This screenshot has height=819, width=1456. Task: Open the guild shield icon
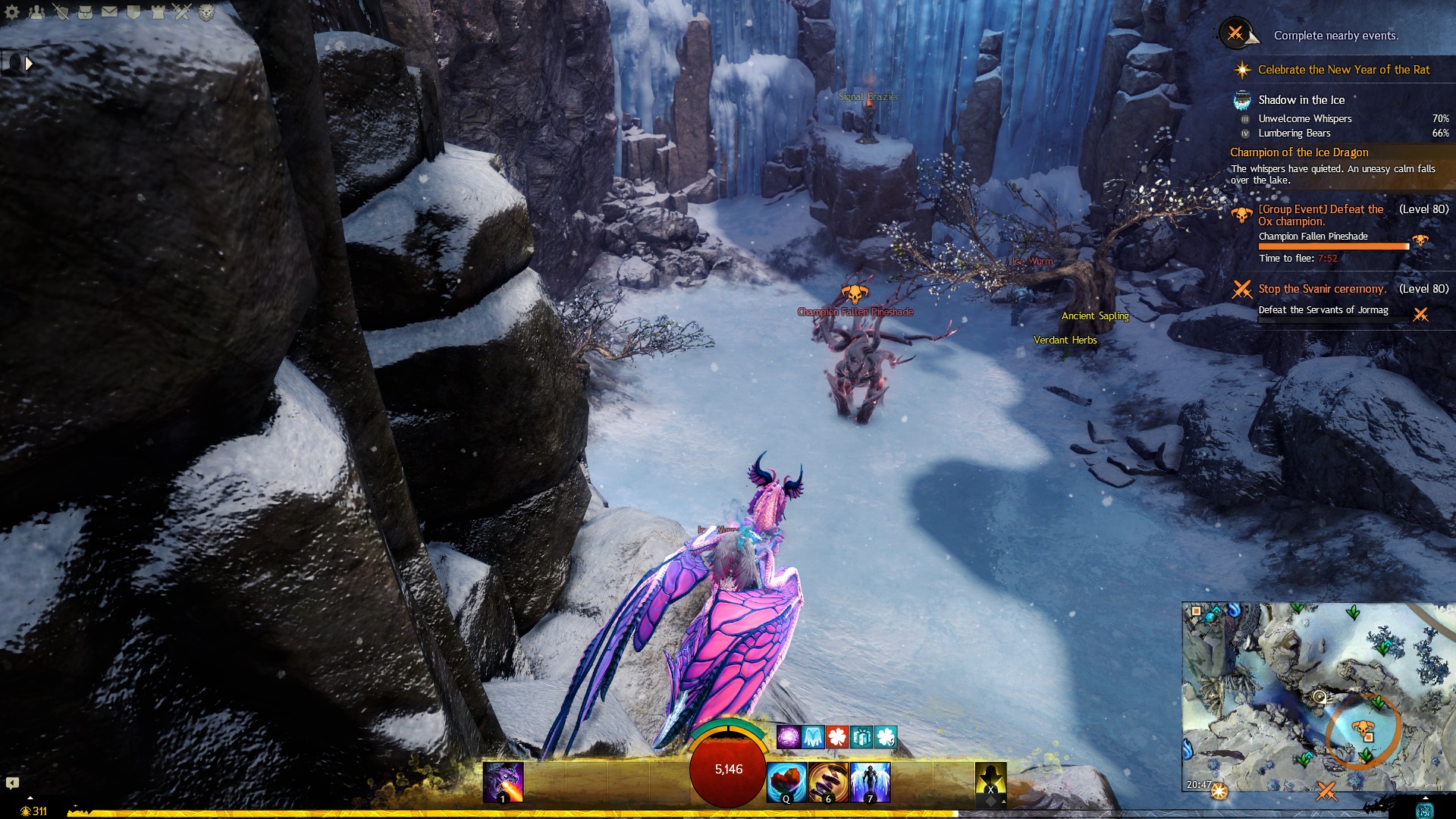(x=133, y=12)
